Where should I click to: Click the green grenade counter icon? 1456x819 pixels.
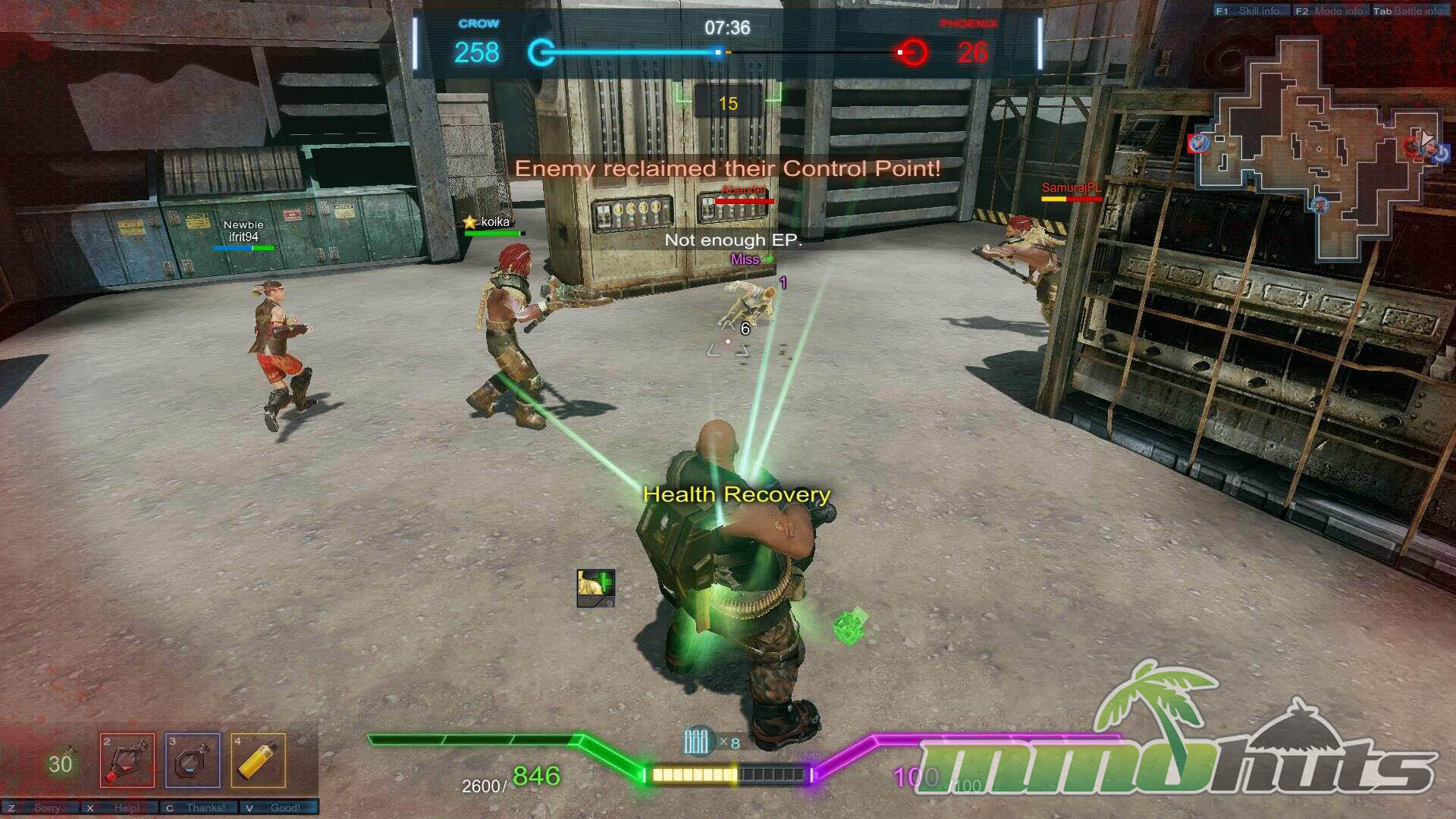(61, 762)
